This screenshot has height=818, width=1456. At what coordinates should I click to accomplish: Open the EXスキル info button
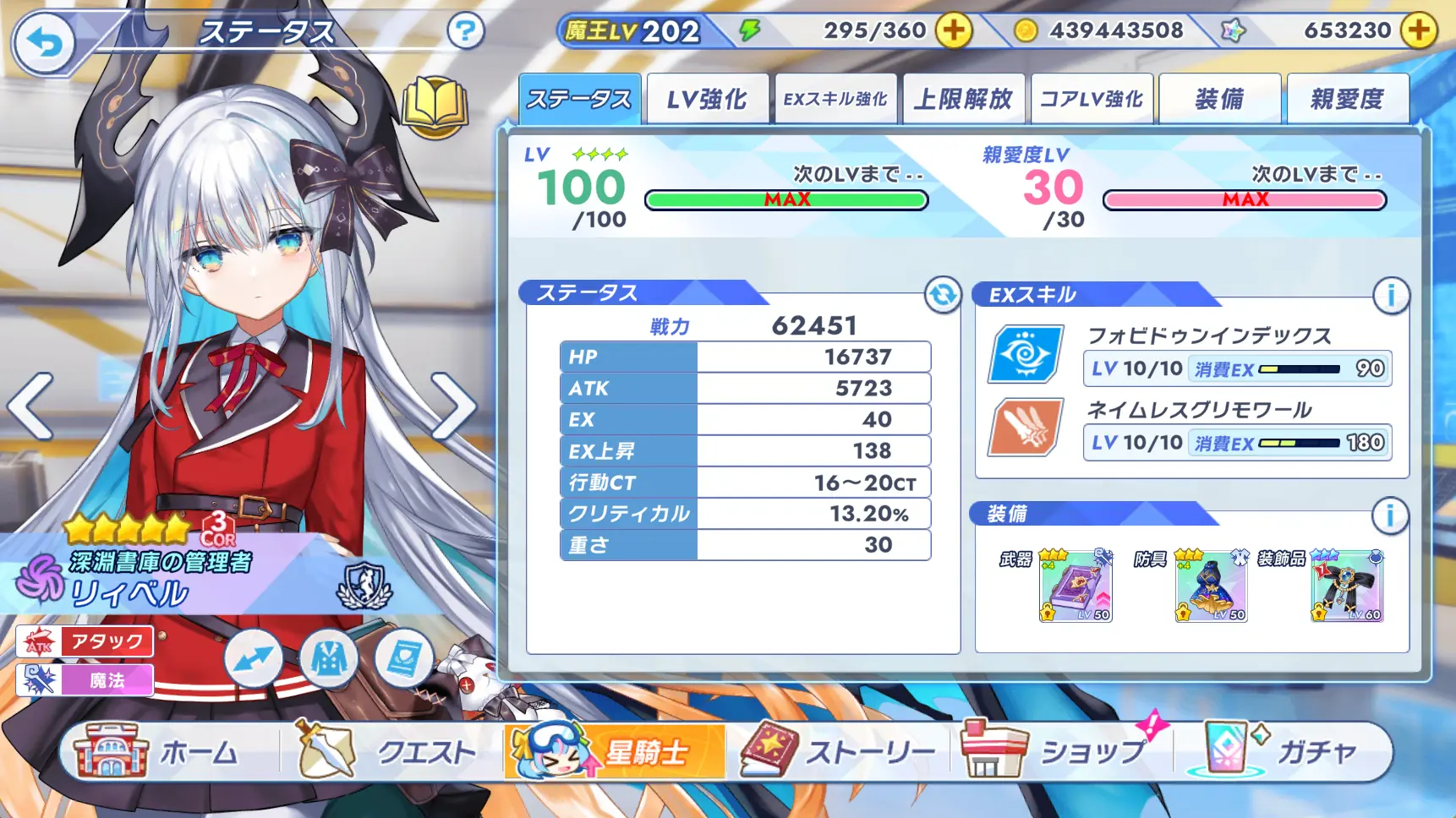click(1390, 295)
